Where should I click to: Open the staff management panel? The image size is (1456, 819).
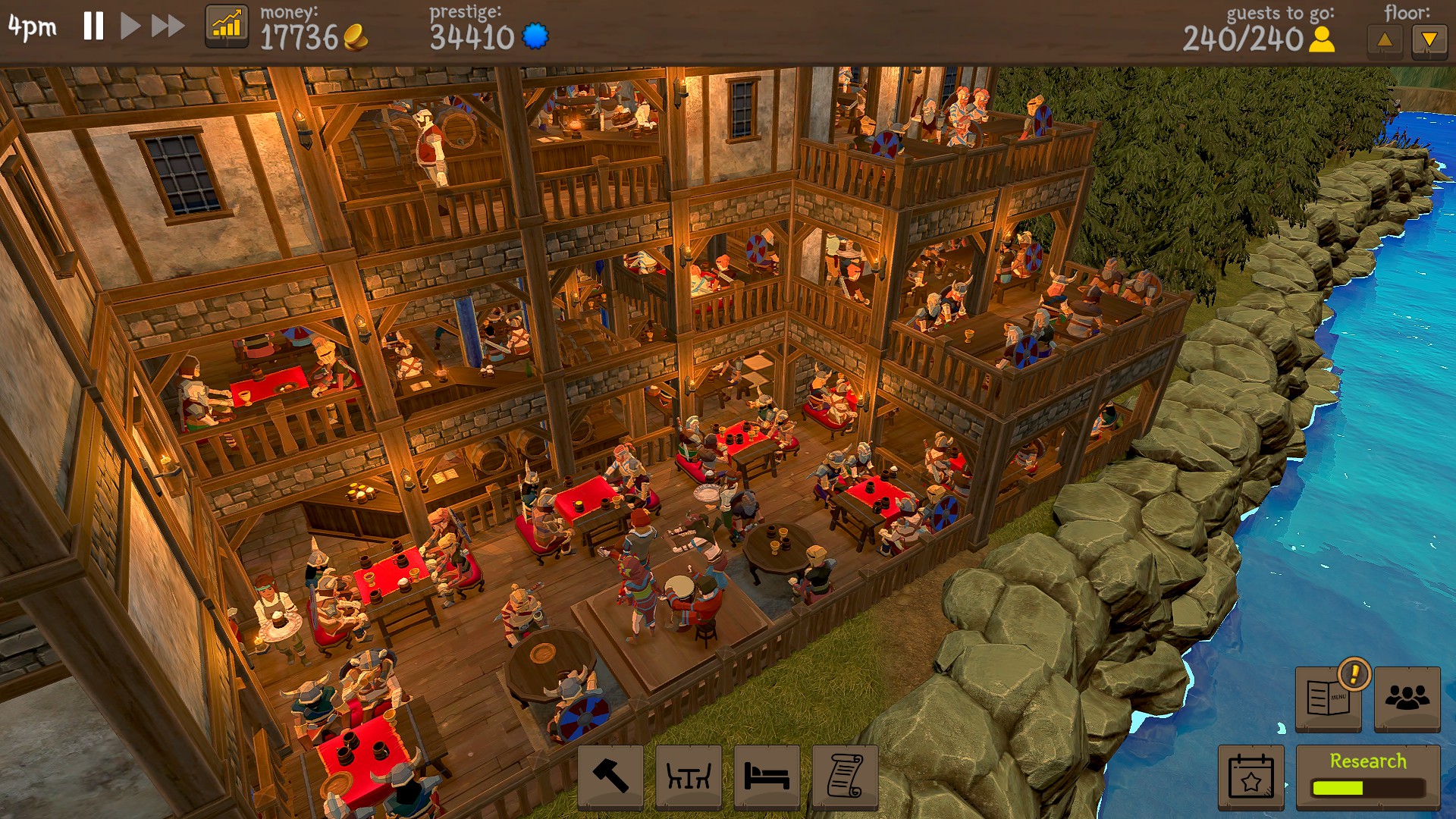point(1407,699)
